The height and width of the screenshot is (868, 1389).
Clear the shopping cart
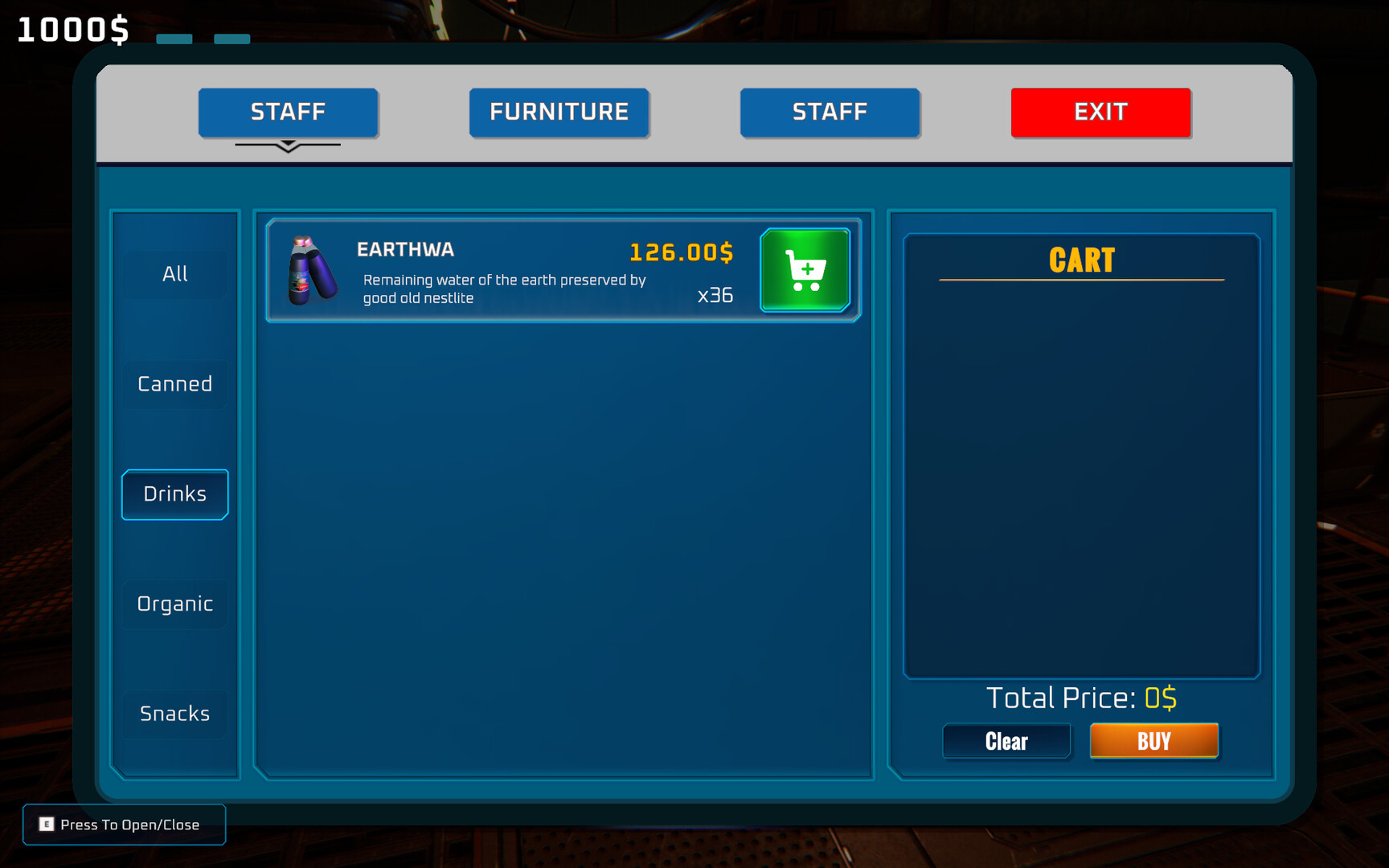[1006, 741]
